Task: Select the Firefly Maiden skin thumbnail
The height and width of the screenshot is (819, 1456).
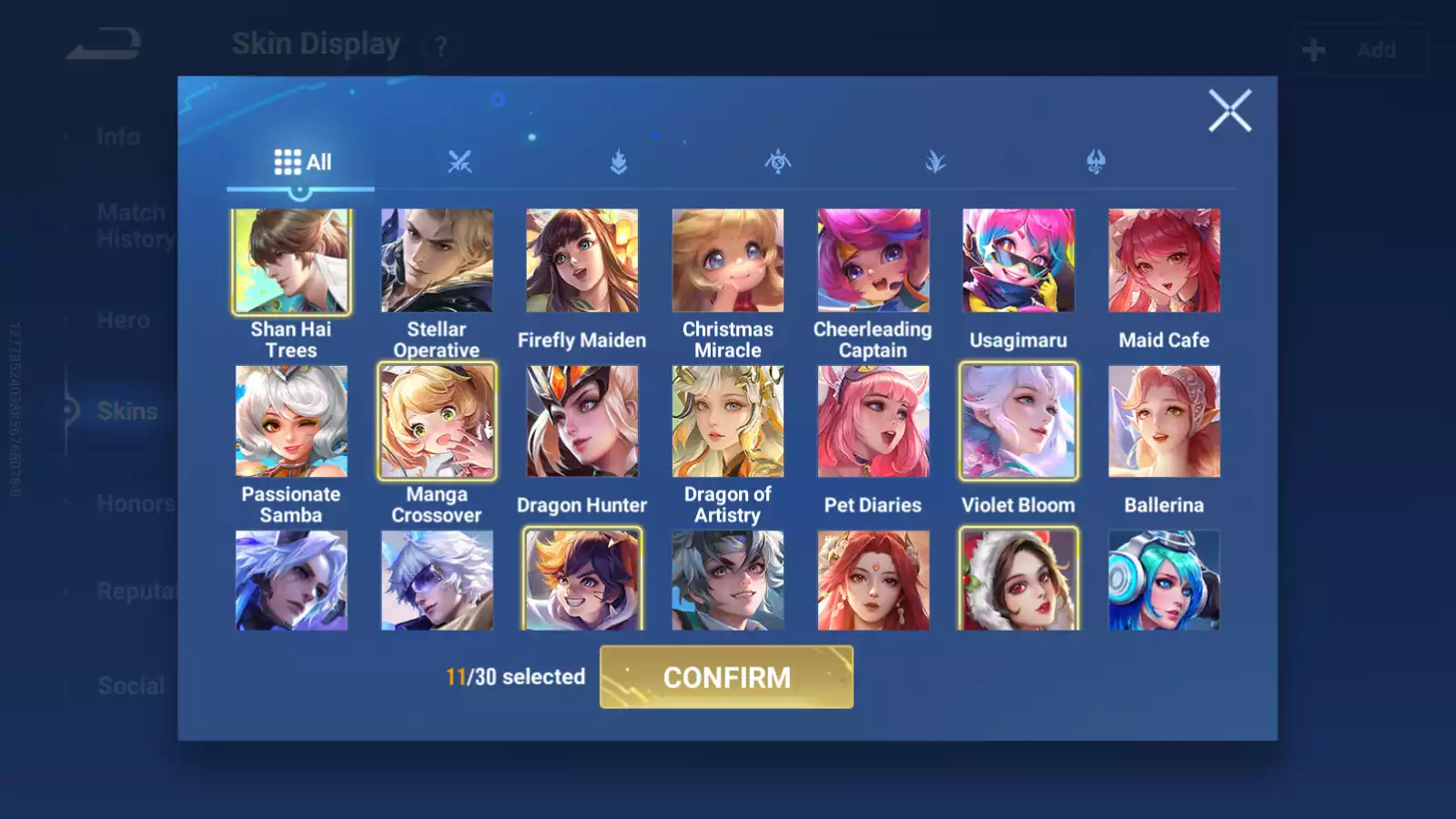Action: [x=582, y=261]
